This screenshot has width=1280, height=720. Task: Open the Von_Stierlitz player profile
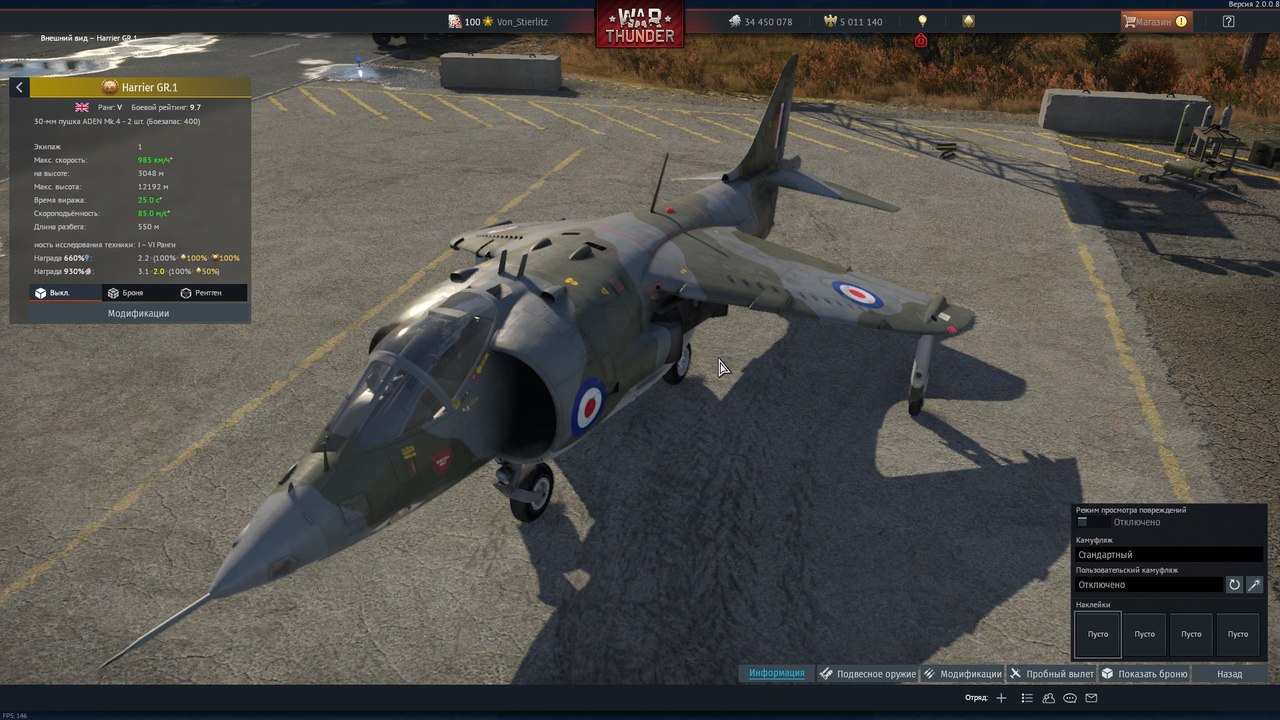(x=523, y=21)
